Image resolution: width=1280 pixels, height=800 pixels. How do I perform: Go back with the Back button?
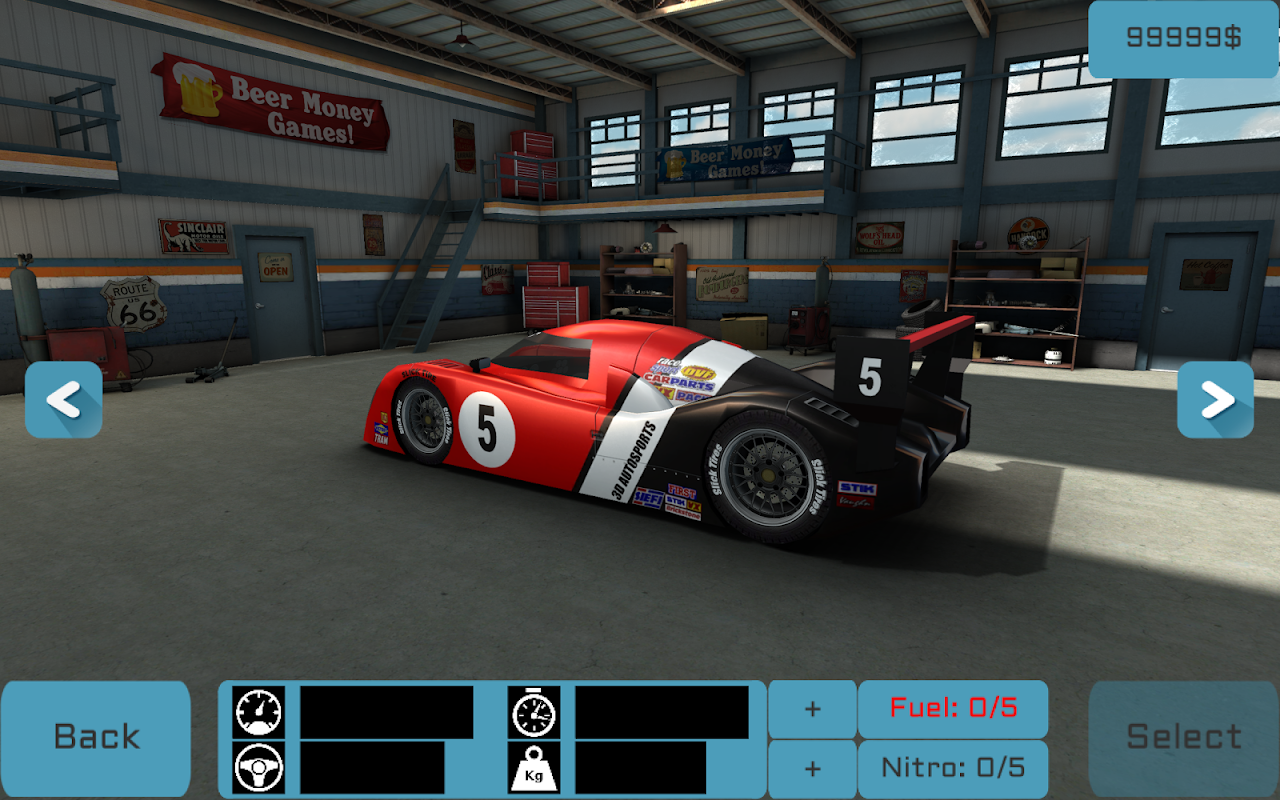pos(96,738)
